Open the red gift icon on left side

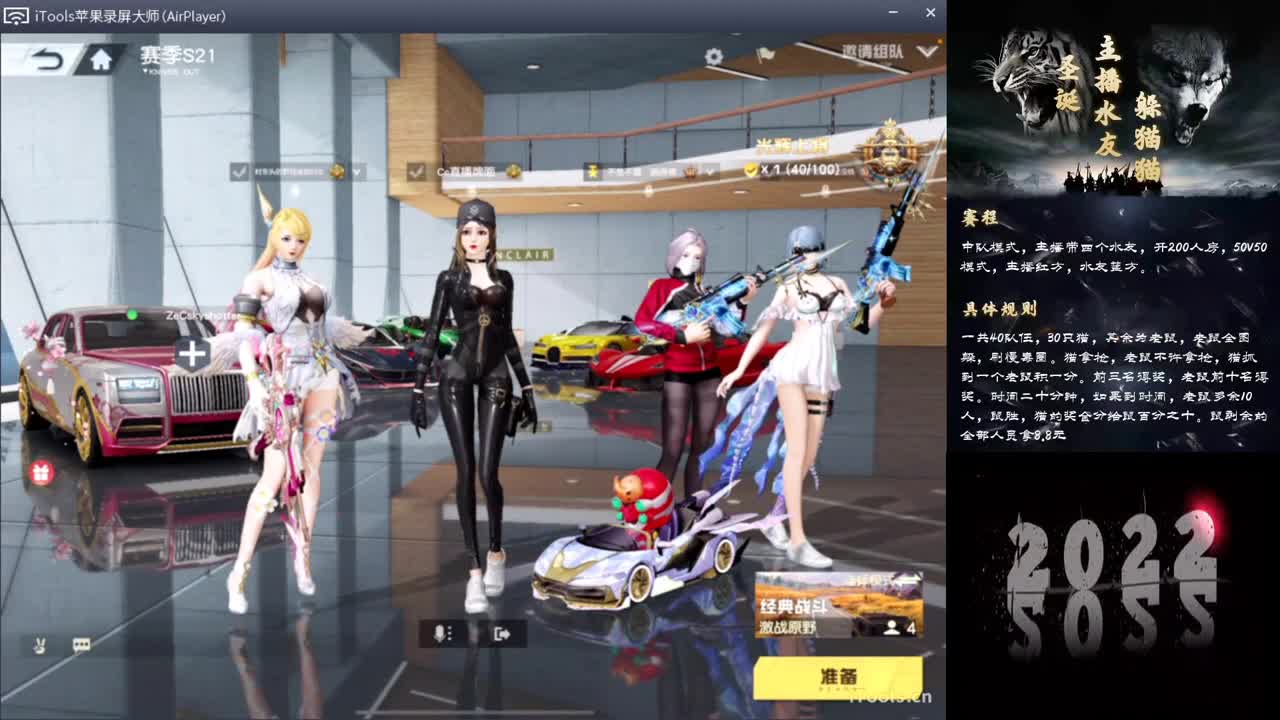pyautogui.click(x=39, y=470)
